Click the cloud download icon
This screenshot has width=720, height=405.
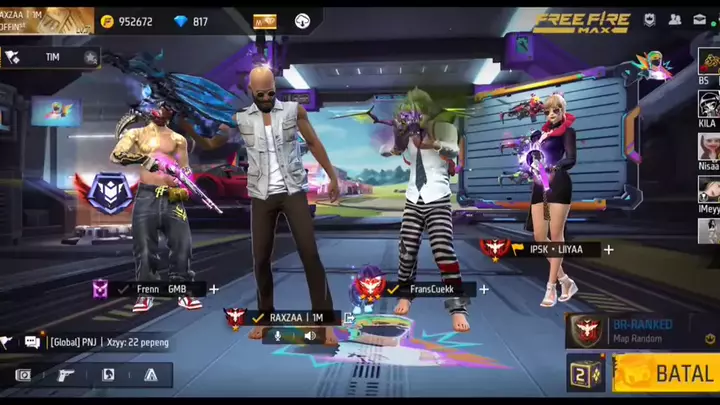[302, 21]
